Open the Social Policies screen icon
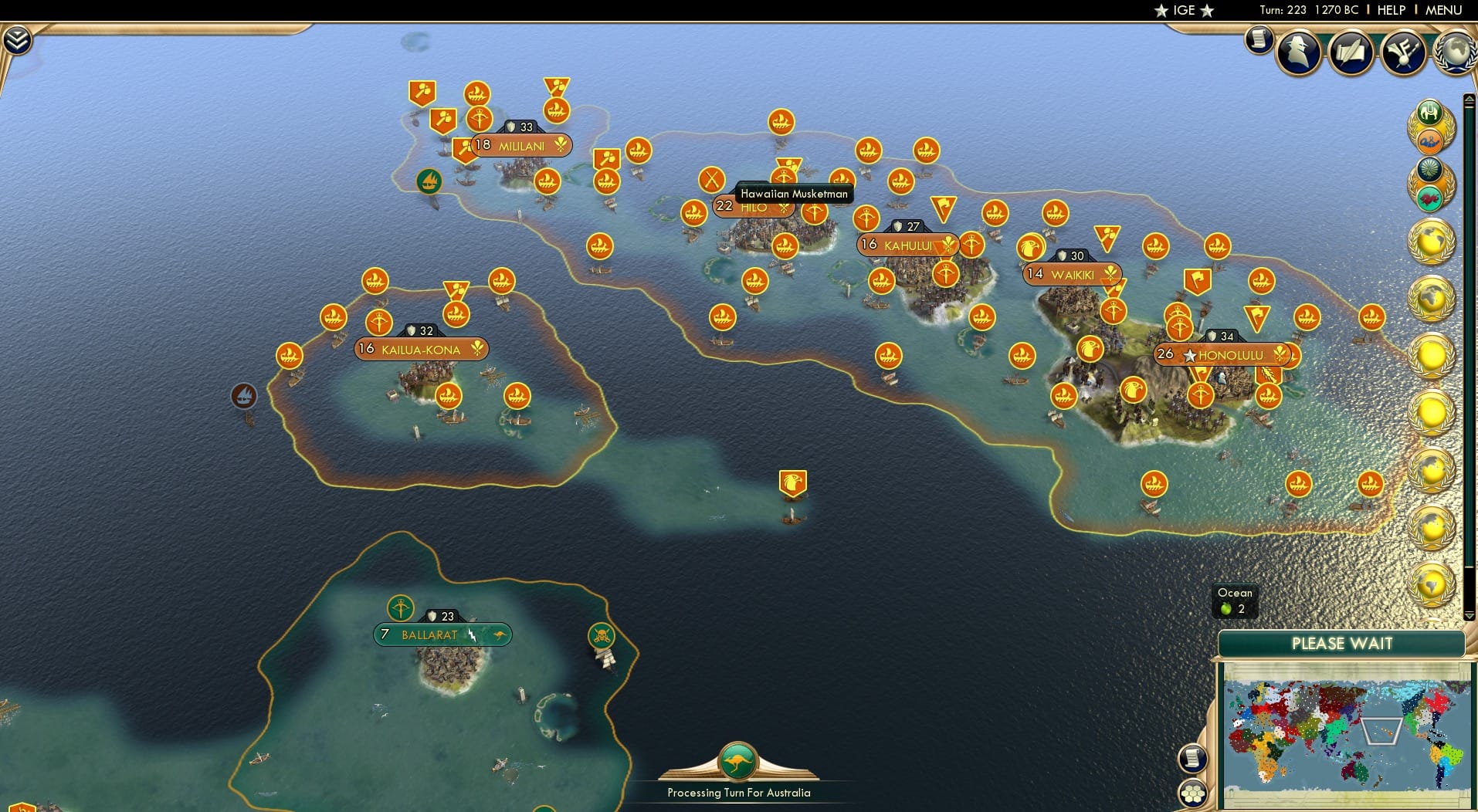The height and width of the screenshot is (812, 1478). (1404, 52)
